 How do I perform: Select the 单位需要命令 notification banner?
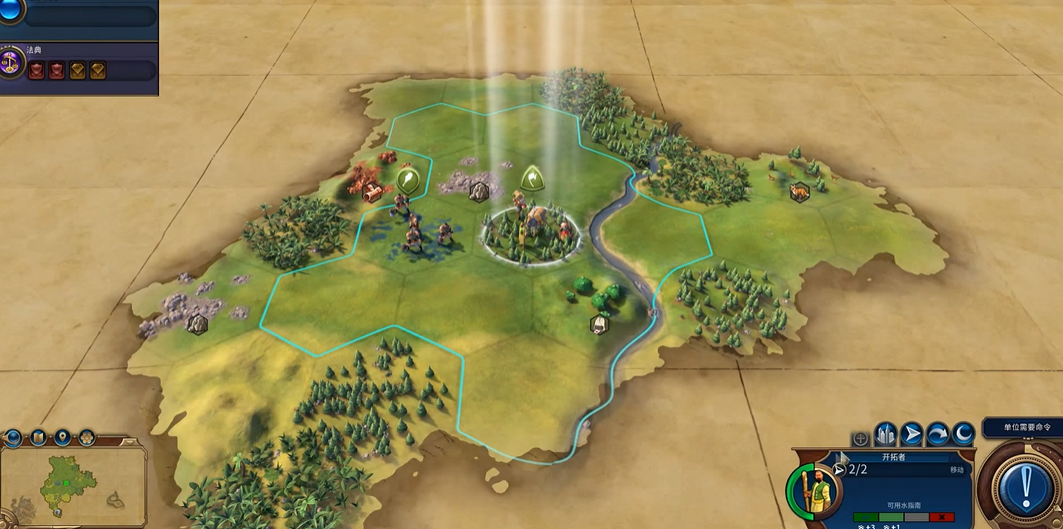[x=1021, y=428]
